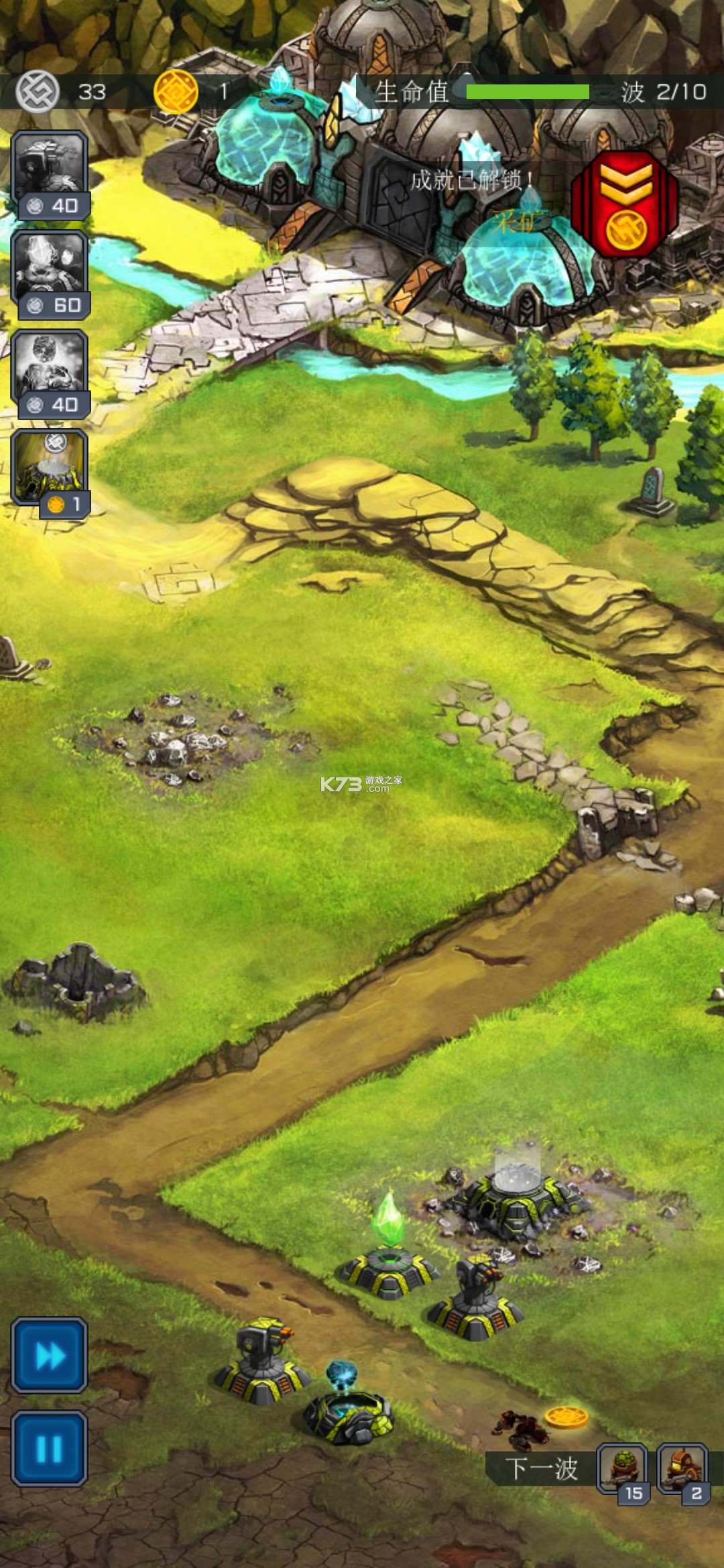724x1568 pixels.
Task: Select the gun turret tower costing 40
Action: [x=50, y=174]
